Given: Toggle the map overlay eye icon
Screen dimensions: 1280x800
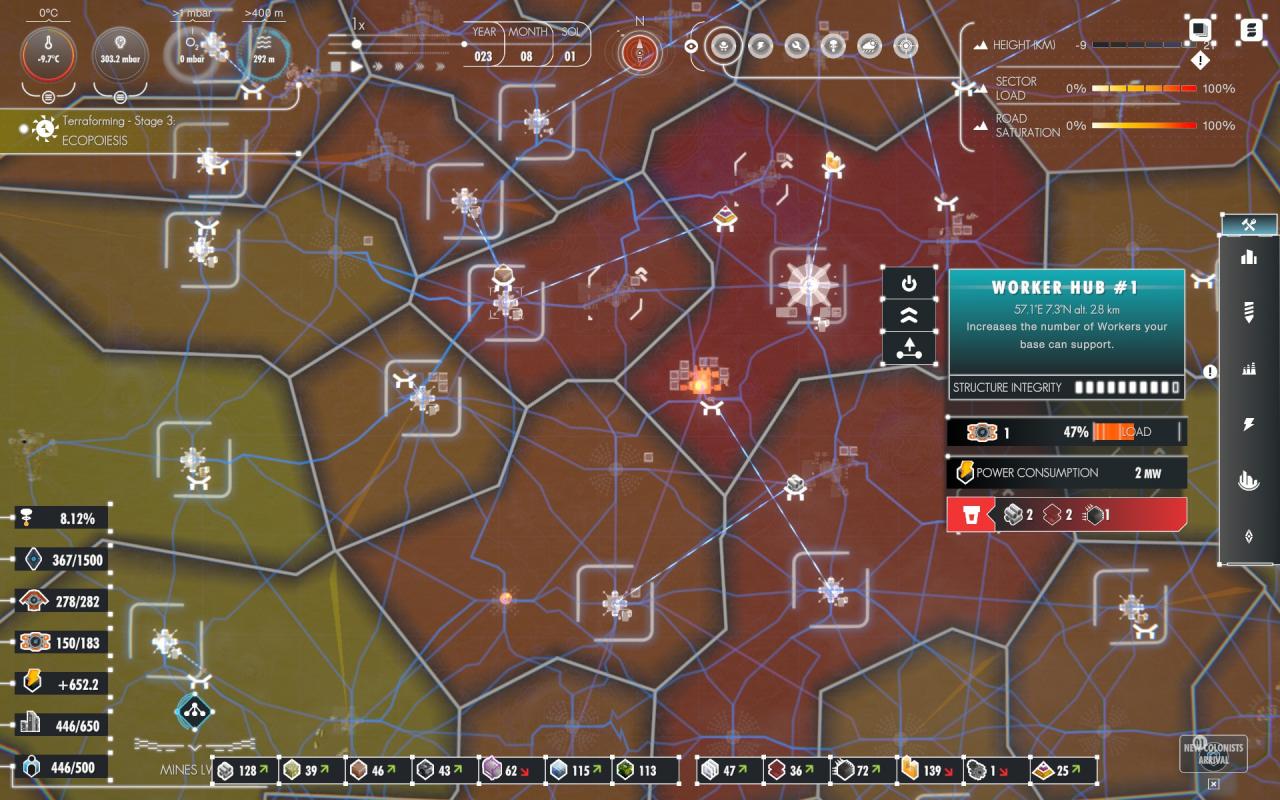Looking at the screenshot, I should click(x=691, y=46).
